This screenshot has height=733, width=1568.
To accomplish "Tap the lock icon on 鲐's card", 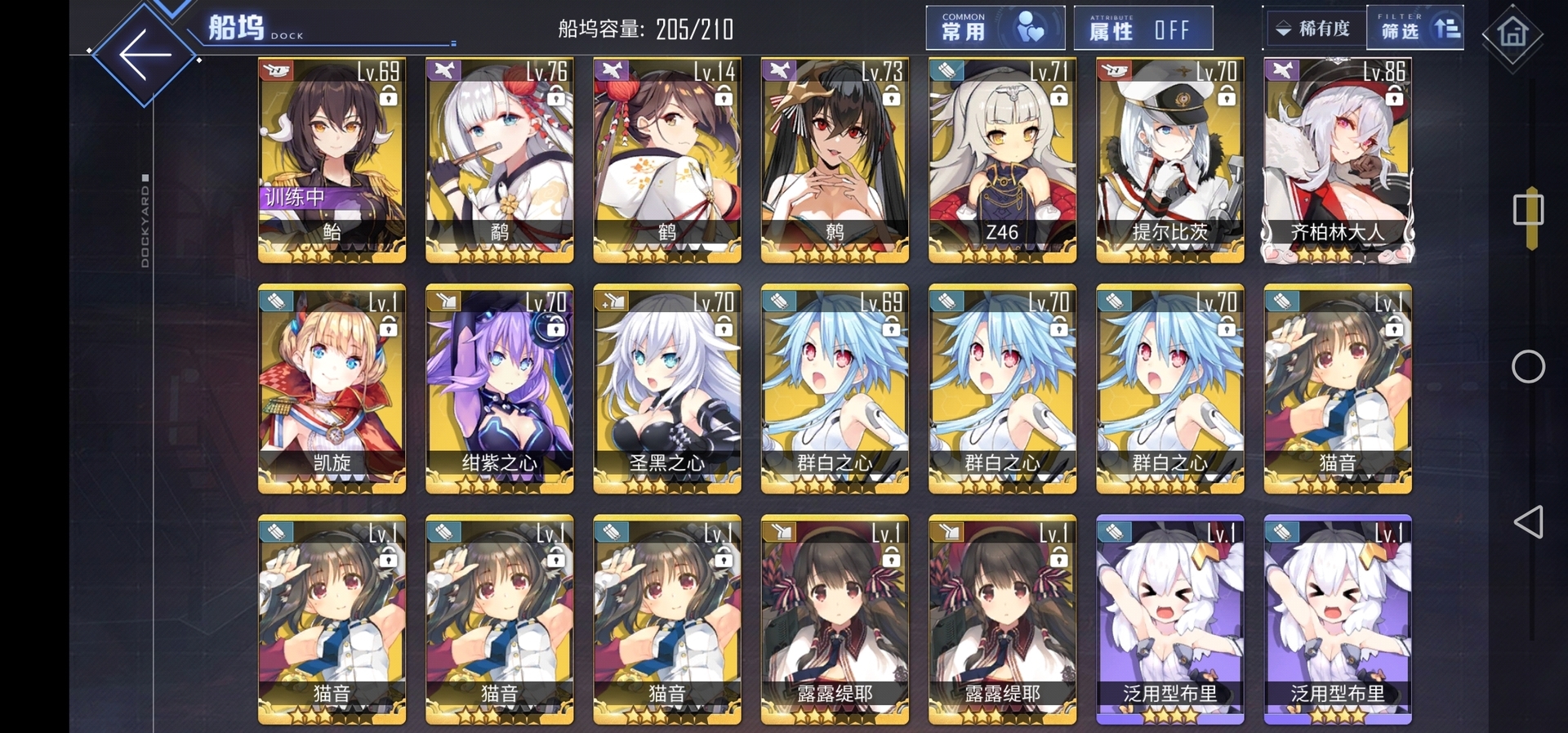I will click(x=388, y=97).
